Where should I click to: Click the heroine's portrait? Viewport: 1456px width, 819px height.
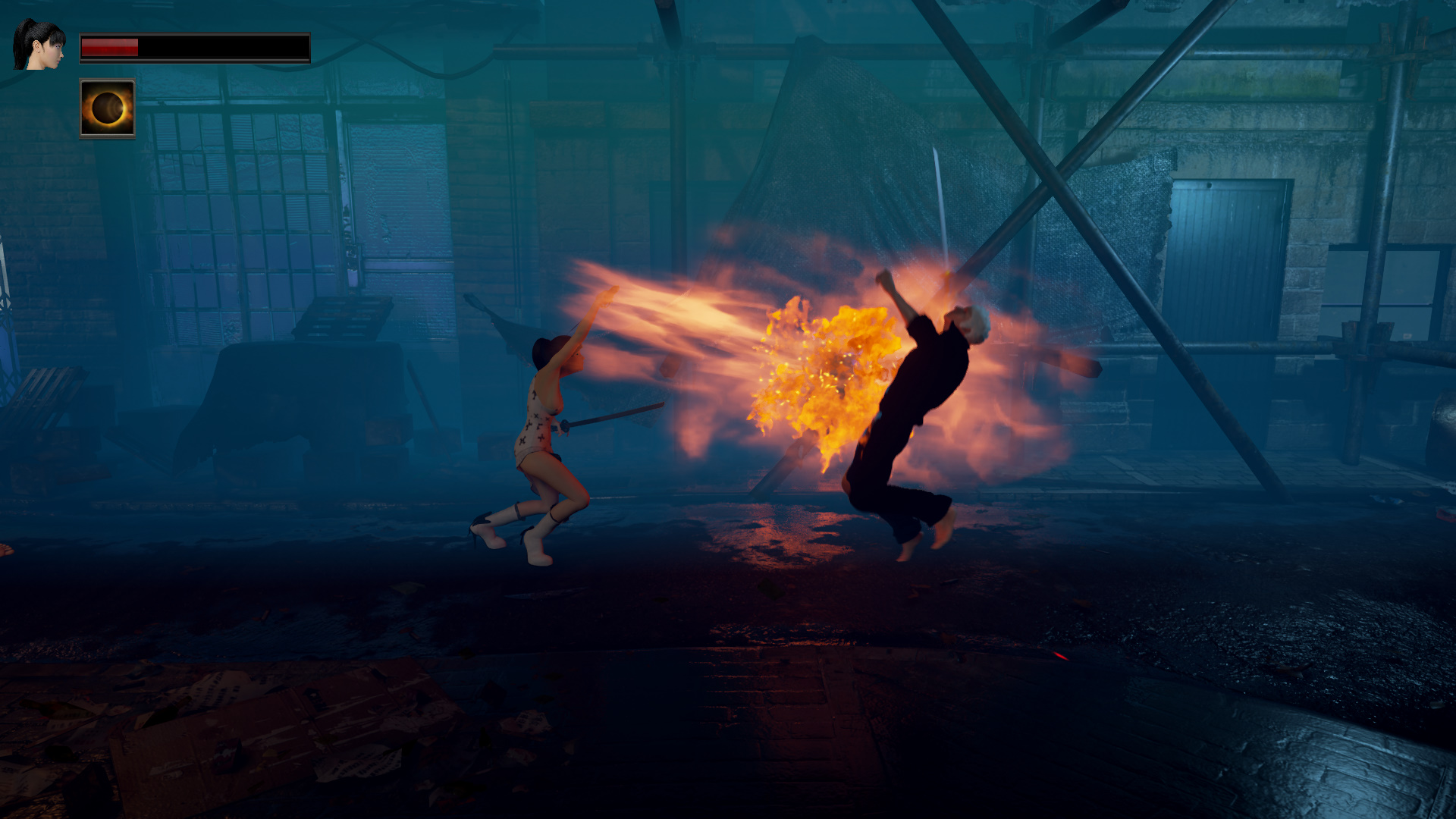click(39, 45)
